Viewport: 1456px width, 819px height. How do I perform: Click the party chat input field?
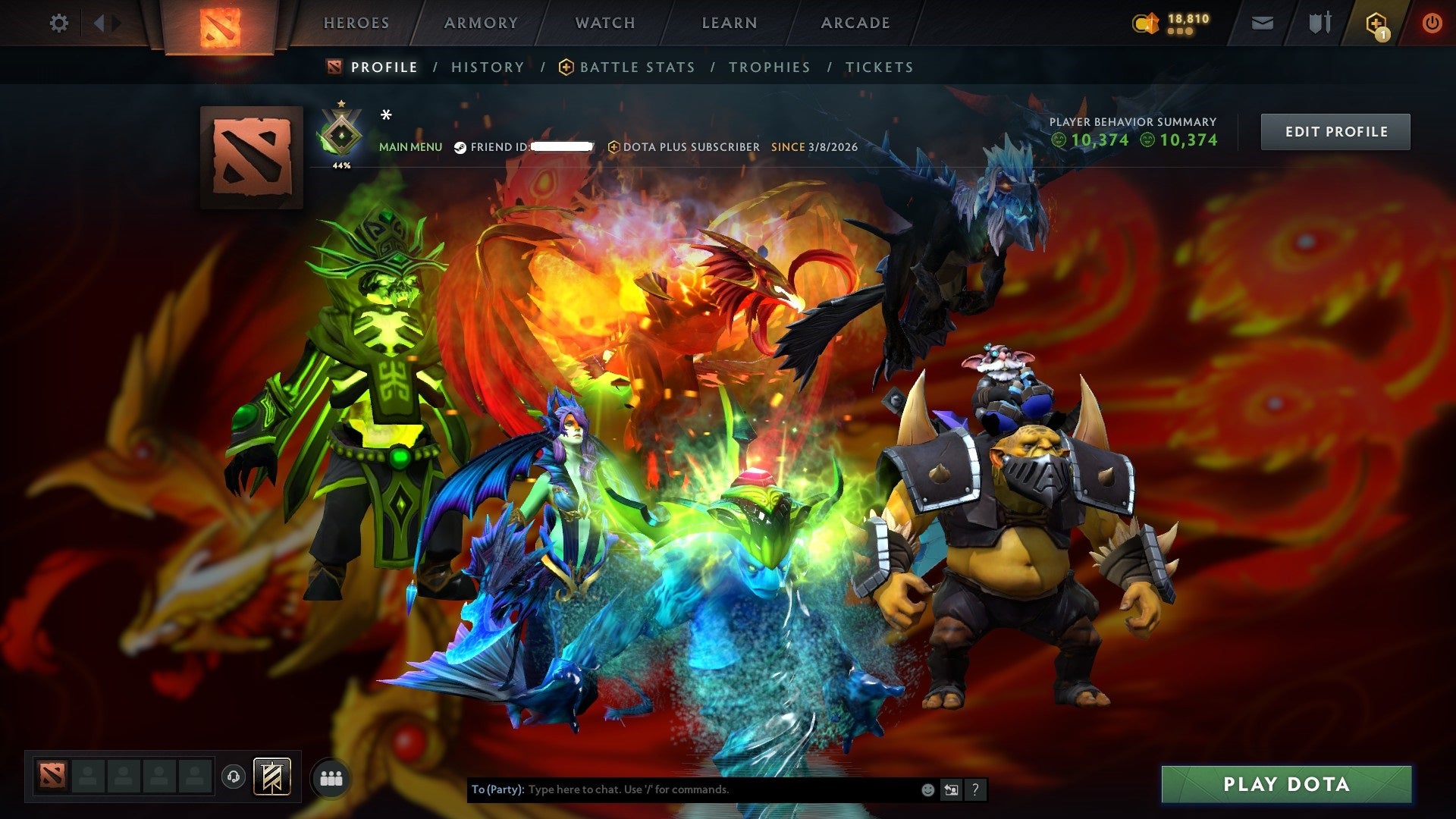682,789
